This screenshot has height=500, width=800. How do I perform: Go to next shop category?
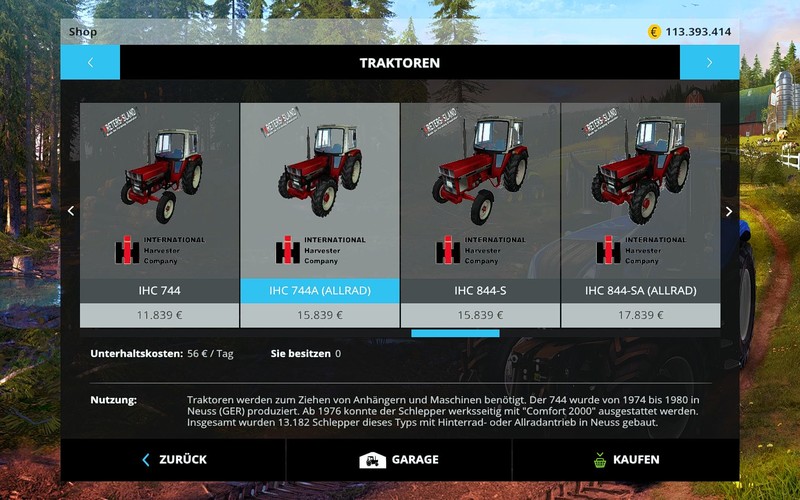click(x=709, y=62)
